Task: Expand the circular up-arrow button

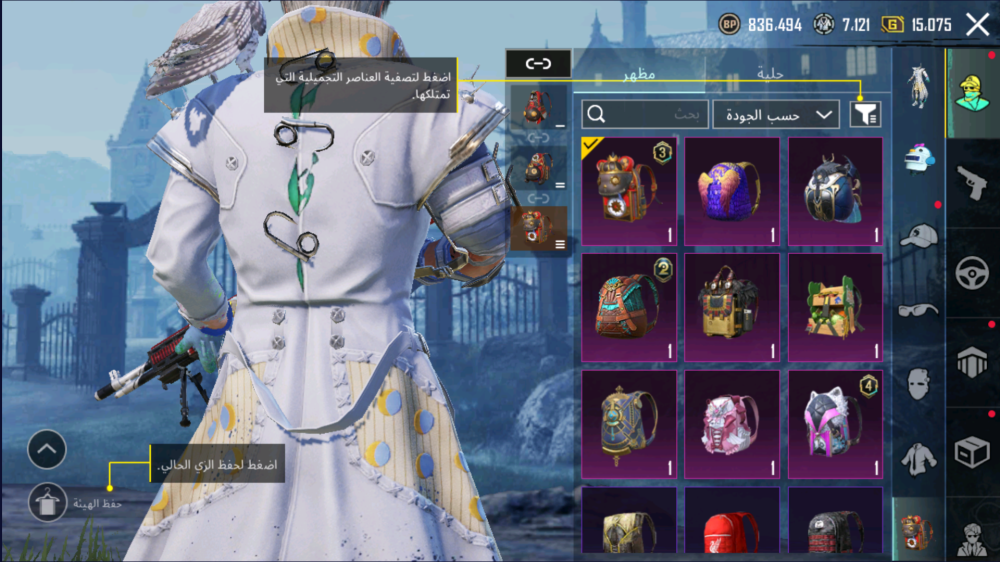Action: (47, 450)
